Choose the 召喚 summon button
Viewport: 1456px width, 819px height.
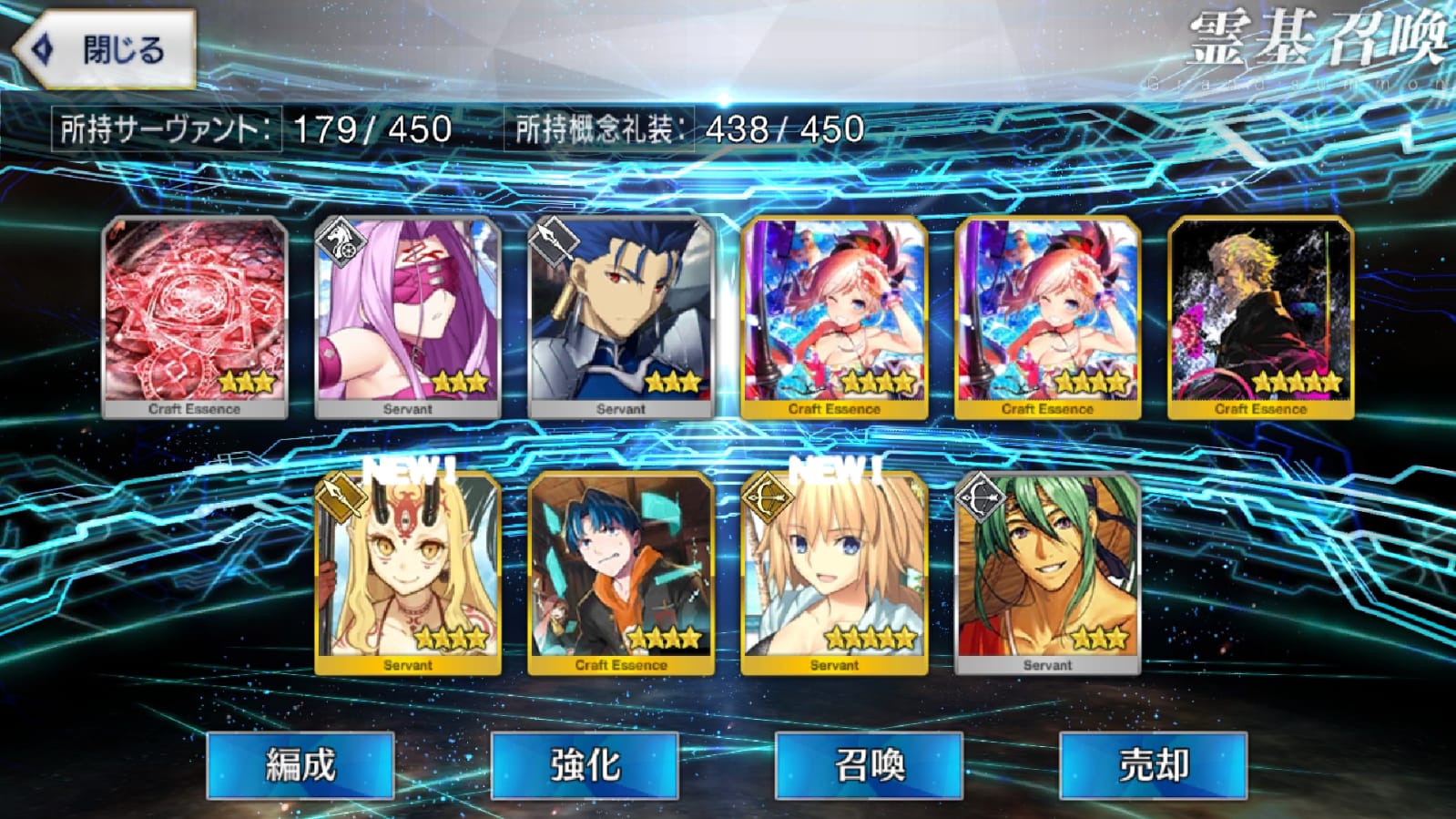[869, 765]
